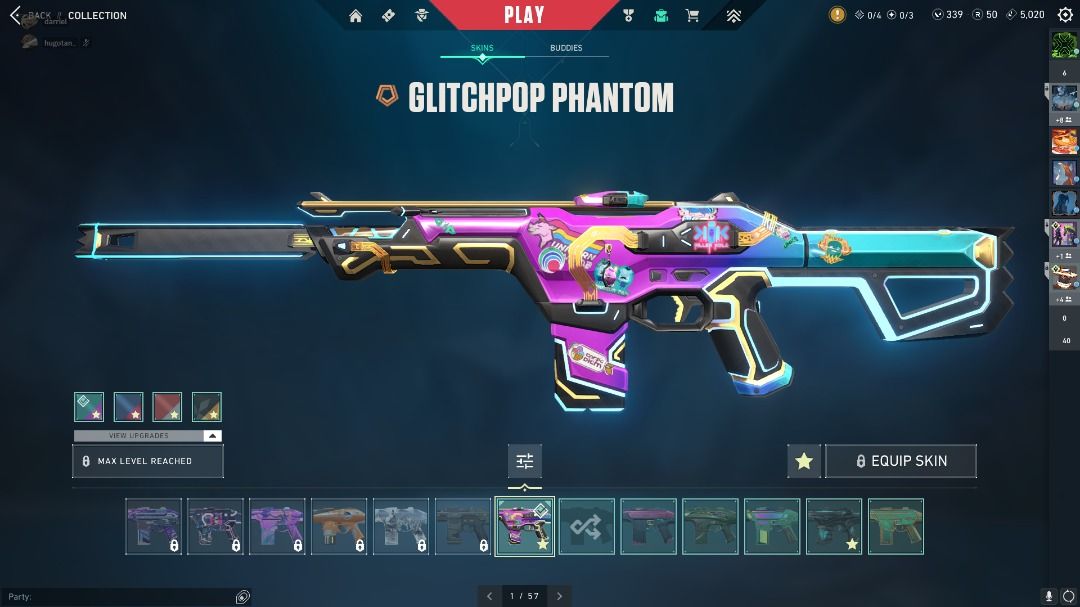Choose the blue color variant

click(128, 407)
